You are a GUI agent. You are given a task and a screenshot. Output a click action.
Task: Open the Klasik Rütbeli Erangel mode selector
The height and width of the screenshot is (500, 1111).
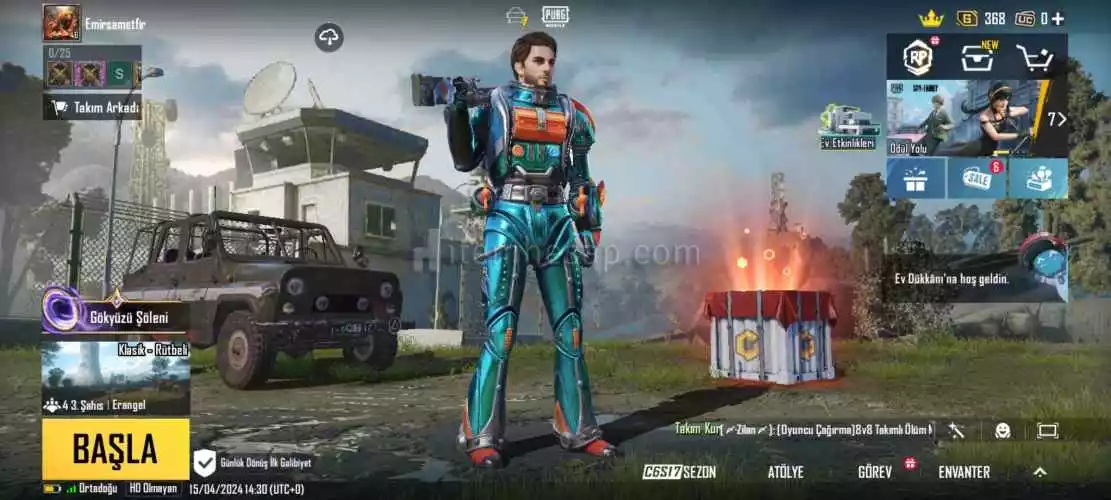click(115, 378)
